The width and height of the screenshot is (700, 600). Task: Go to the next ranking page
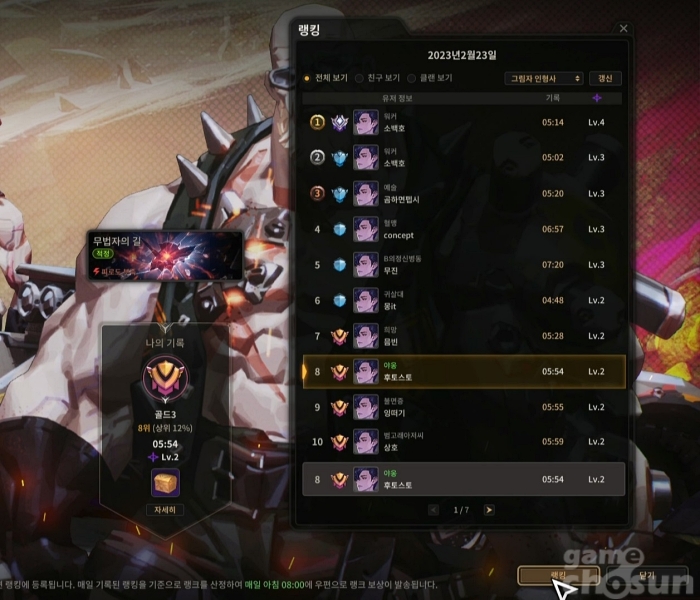click(x=489, y=510)
